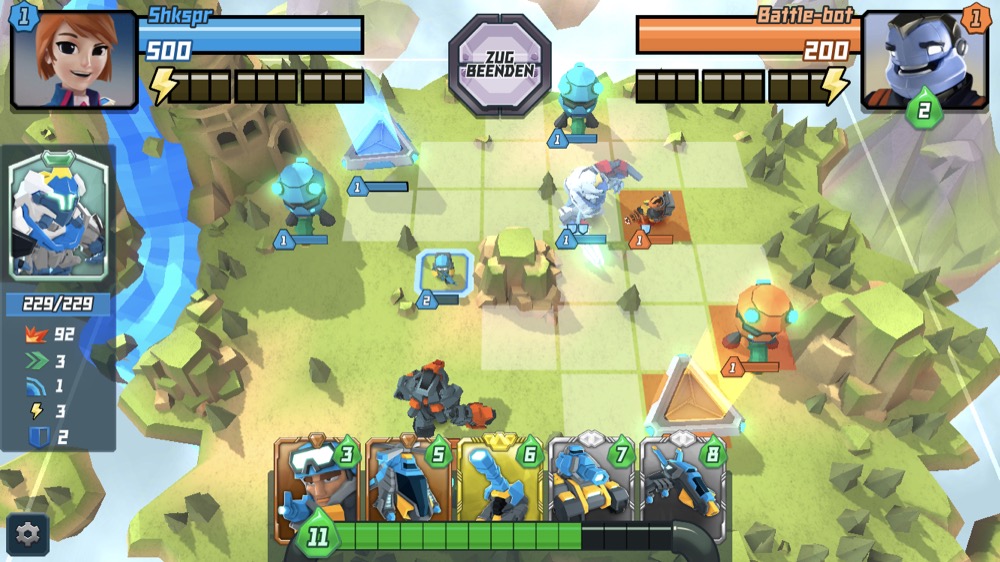The width and height of the screenshot is (1000, 562).
Task: Select the cost-7 tank card
Action: tap(592, 487)
